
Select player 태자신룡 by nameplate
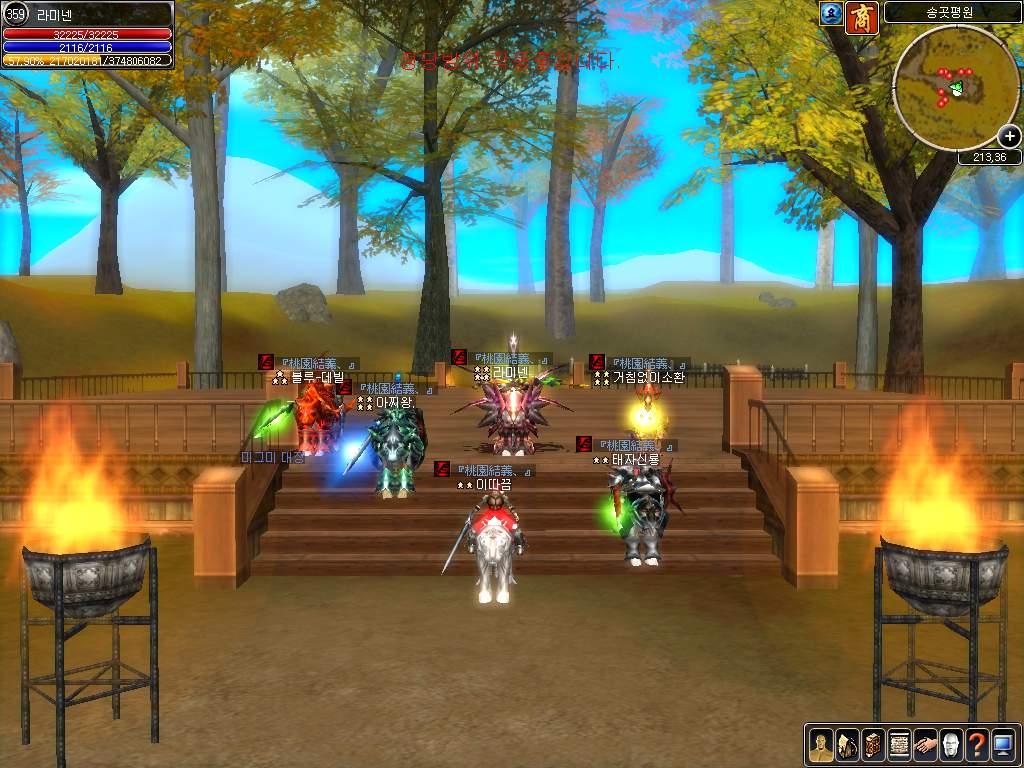click(636, 460)
